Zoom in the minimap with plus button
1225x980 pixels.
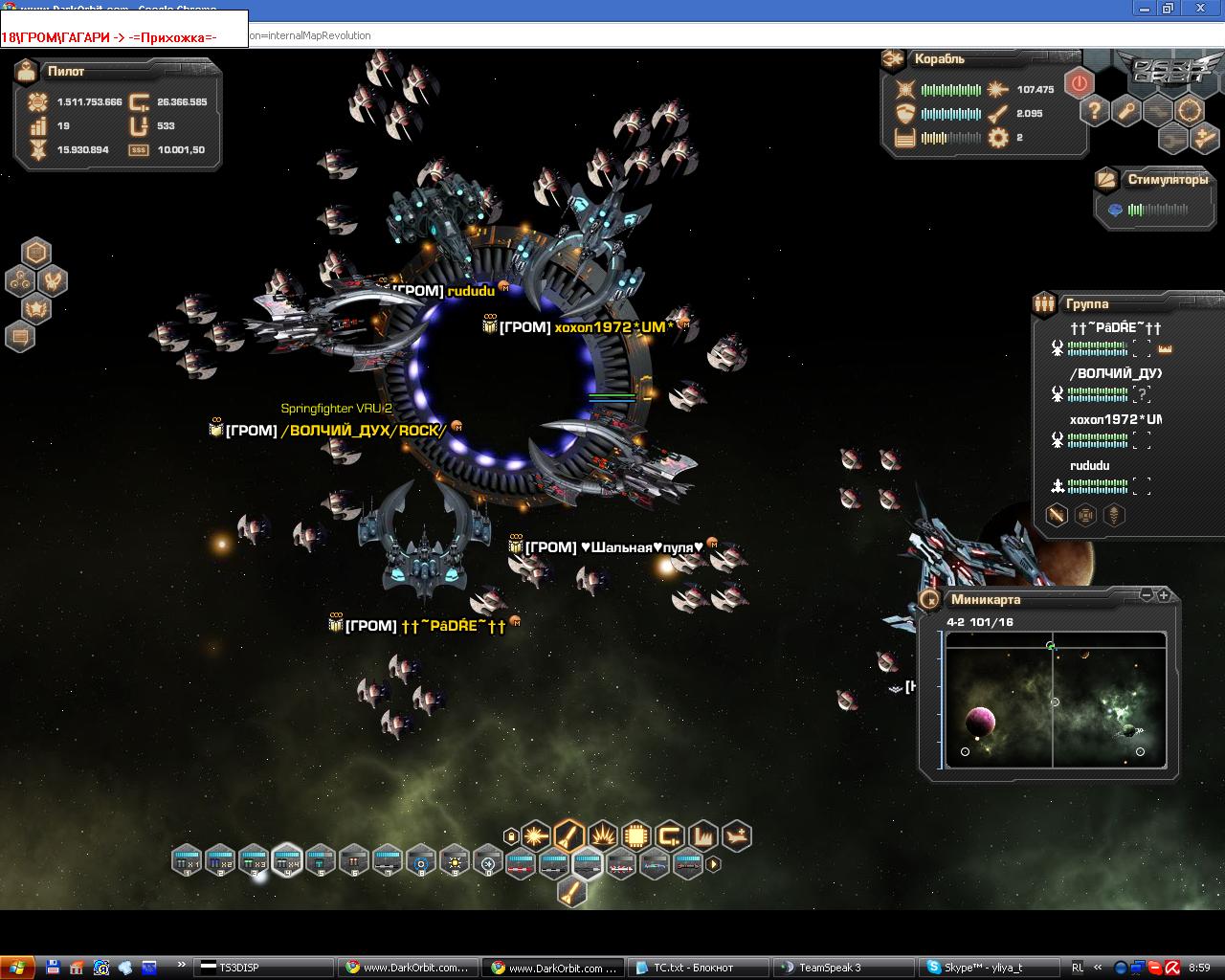click(1164, 595)
